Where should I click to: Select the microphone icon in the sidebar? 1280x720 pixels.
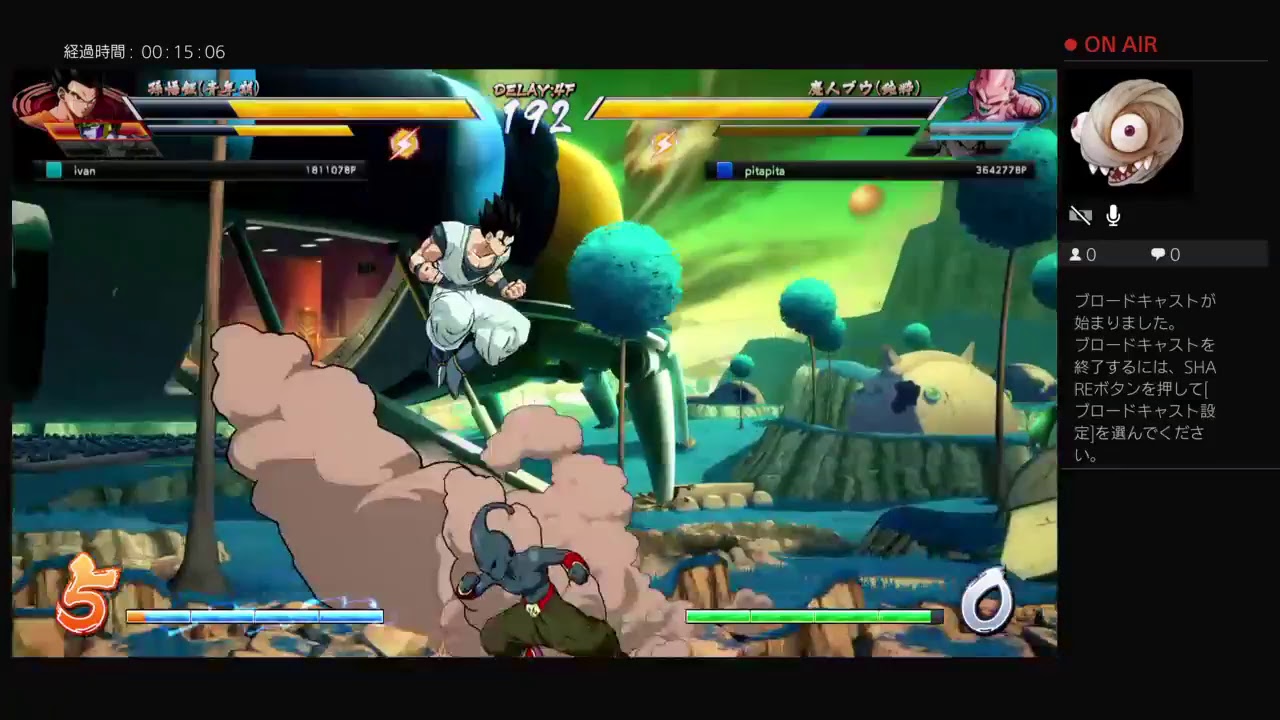[1113, 215]
